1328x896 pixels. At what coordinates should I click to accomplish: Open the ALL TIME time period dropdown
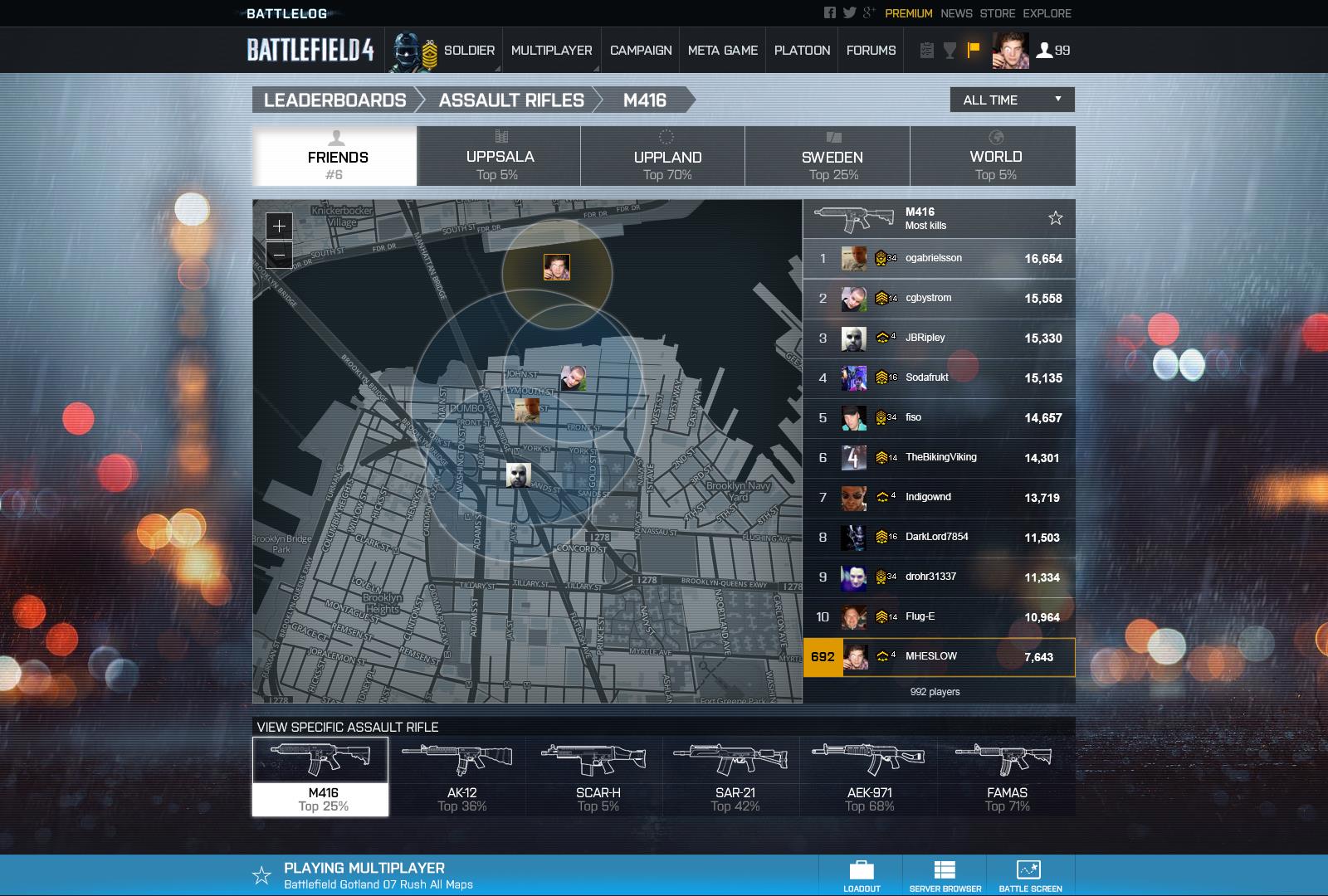click(1012, 100)
